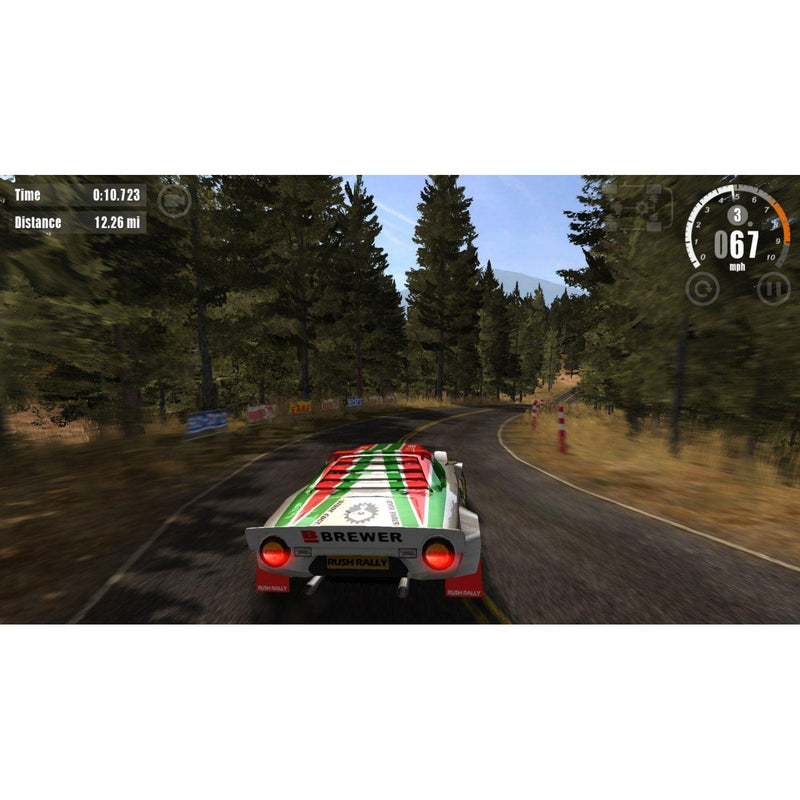
Task: Switch view with the camera icon
Action: pos(174,200)
